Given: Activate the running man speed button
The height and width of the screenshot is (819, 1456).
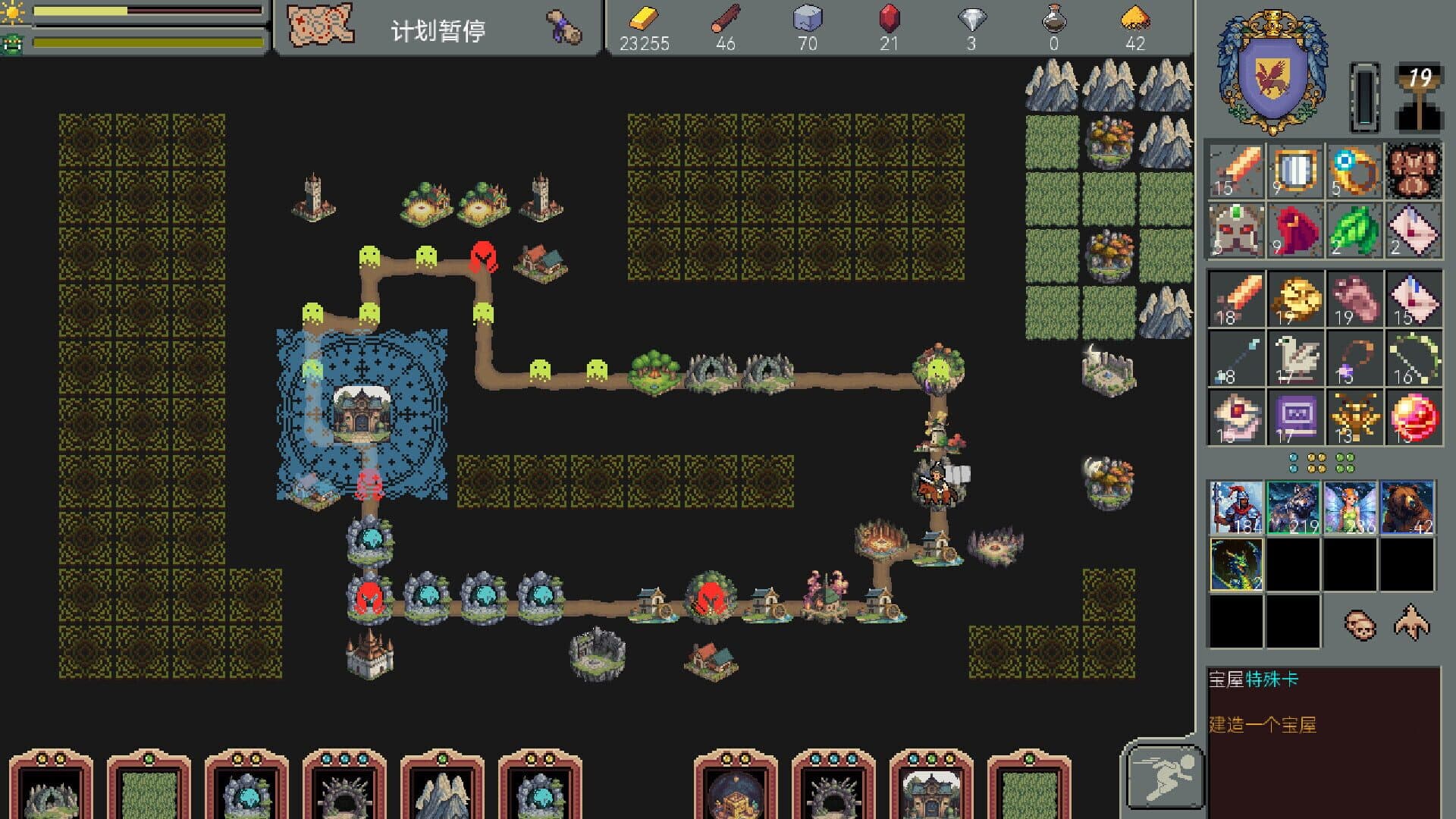Looking at the screenshot, I should pyautogui.click(x=1163, y=777).
